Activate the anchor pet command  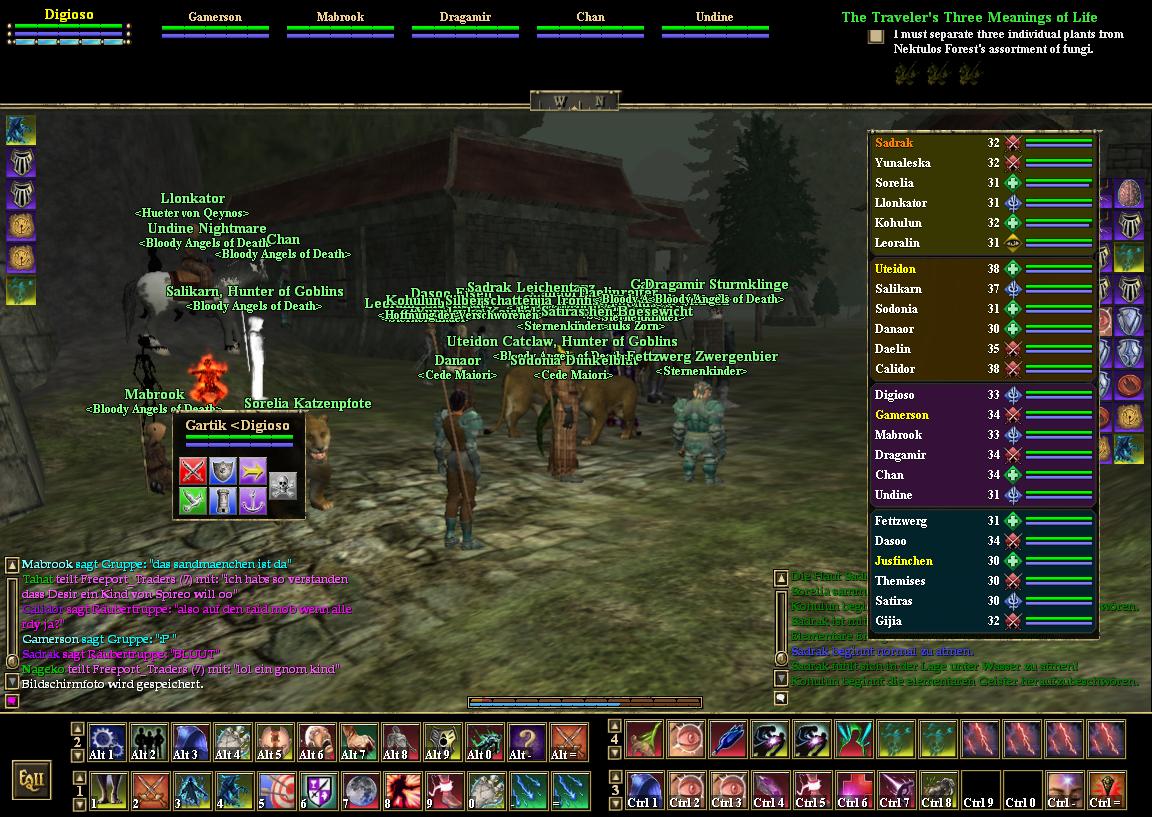coord(252,501)
